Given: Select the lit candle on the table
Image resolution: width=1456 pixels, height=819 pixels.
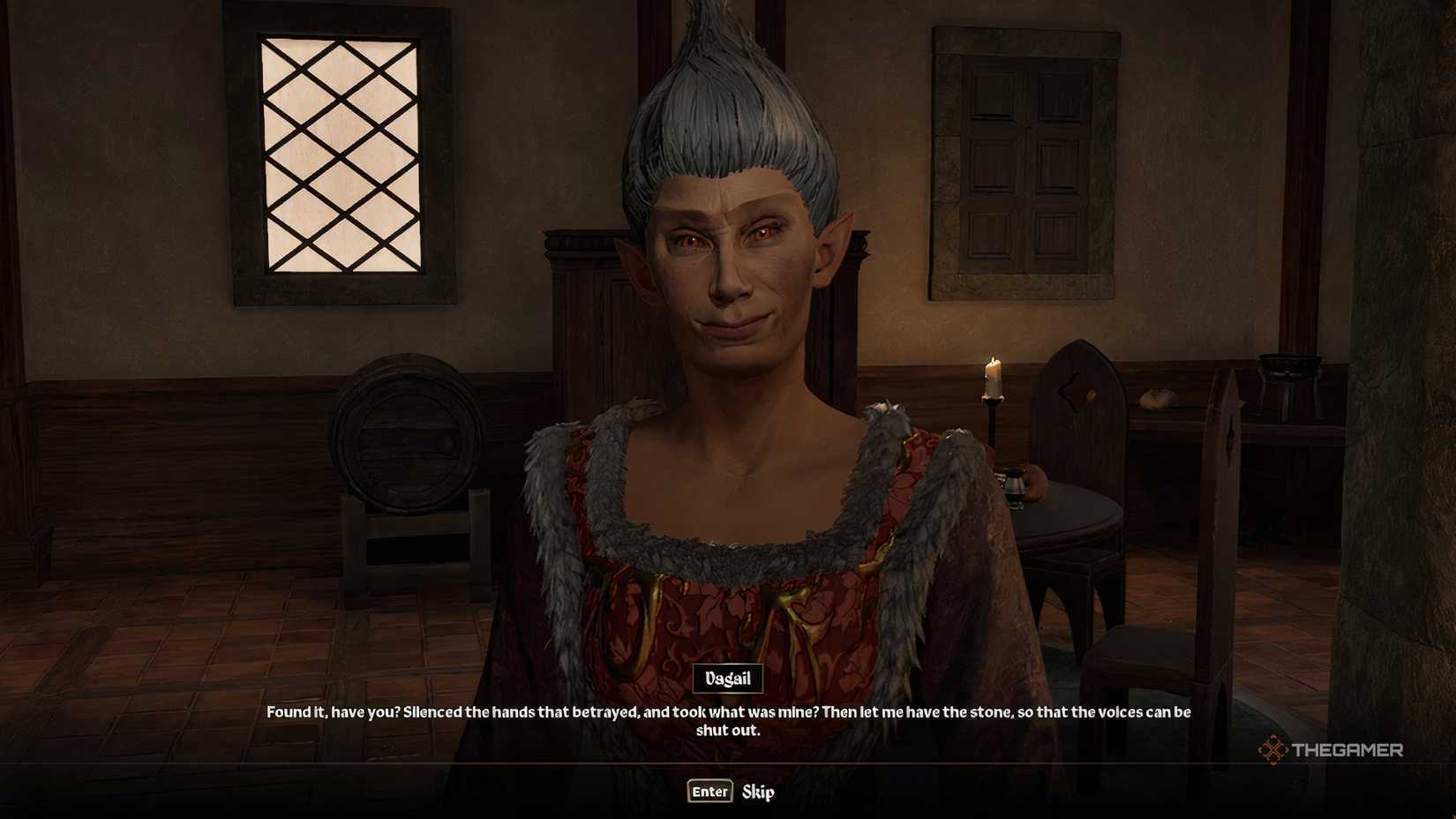Looking at the screenshot, I should (x=992, y=379).
